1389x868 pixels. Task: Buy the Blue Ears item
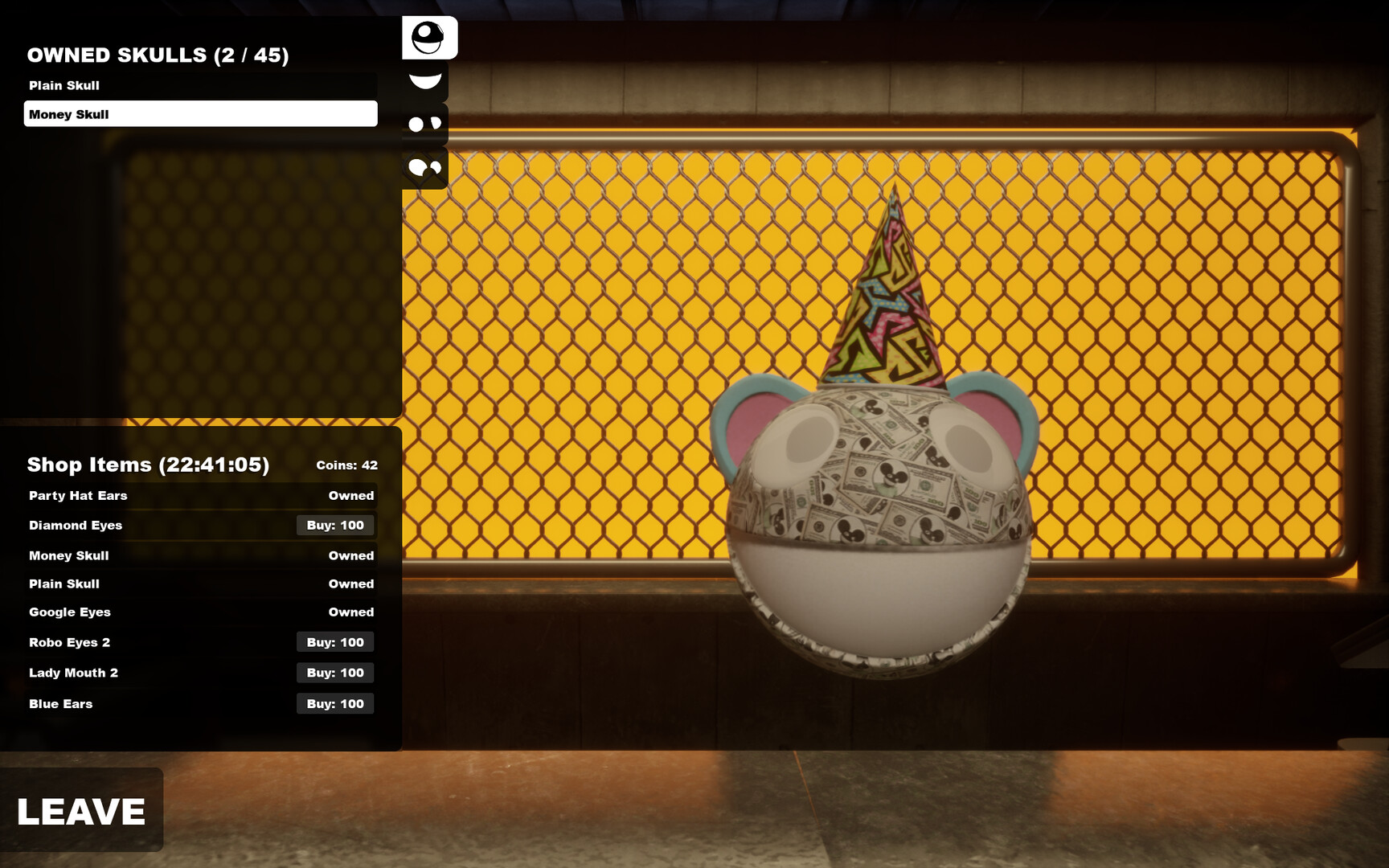pos(334,703)
